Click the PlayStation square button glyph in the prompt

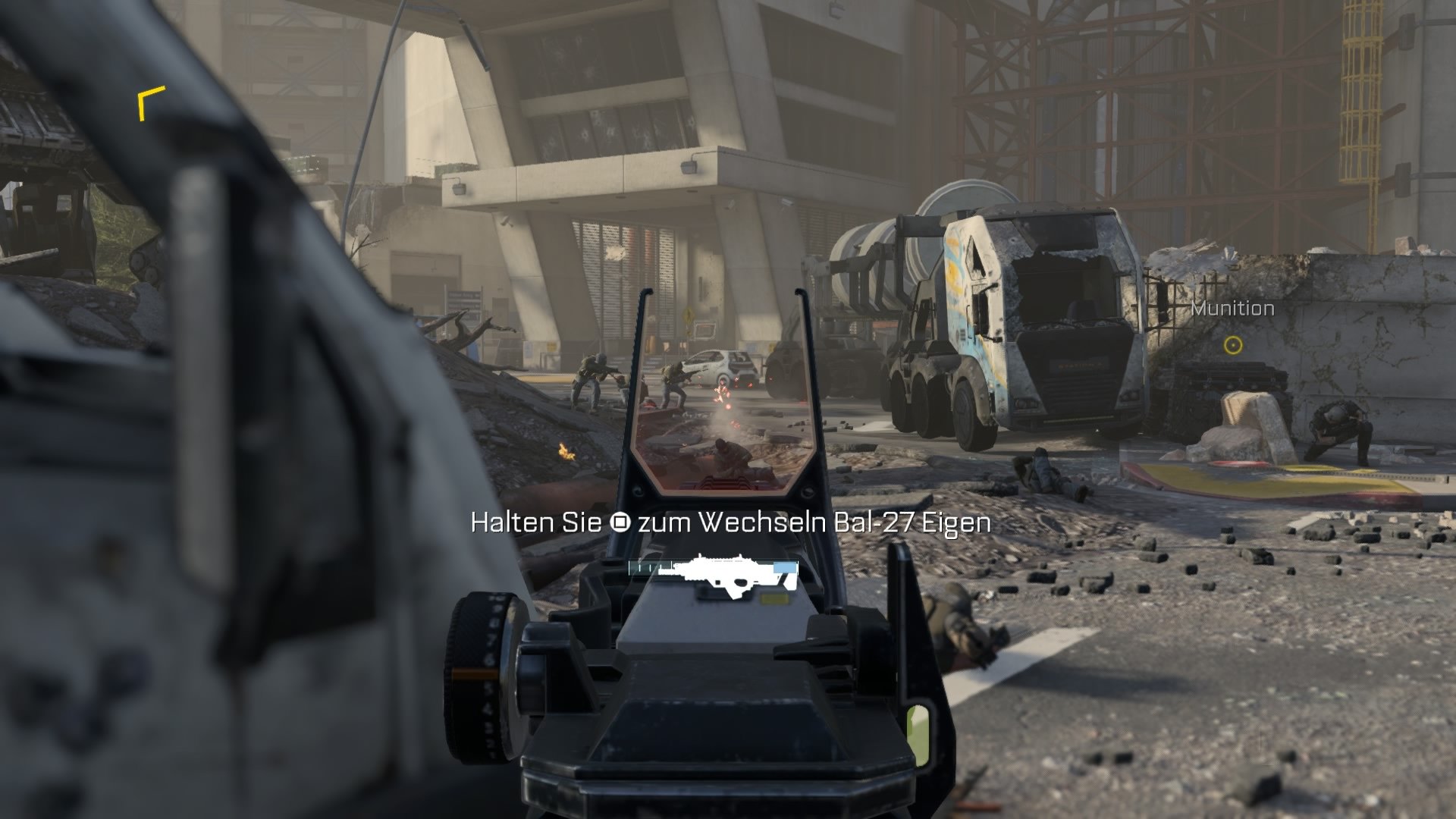[x=623, y=523]
